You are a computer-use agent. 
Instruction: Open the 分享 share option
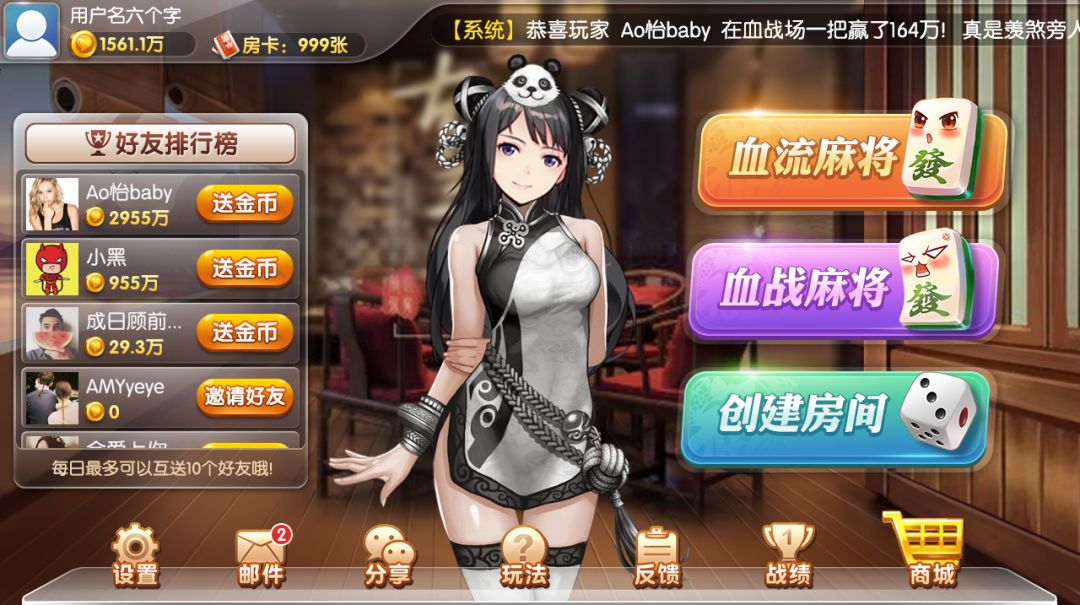point(388,555)
